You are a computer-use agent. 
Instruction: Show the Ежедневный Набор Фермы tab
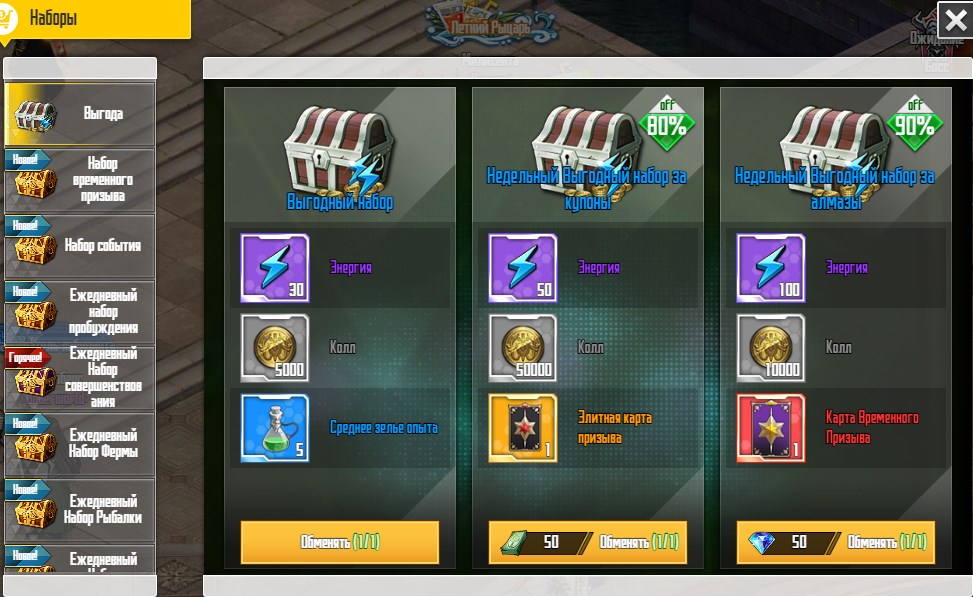(x=80, y=443)
